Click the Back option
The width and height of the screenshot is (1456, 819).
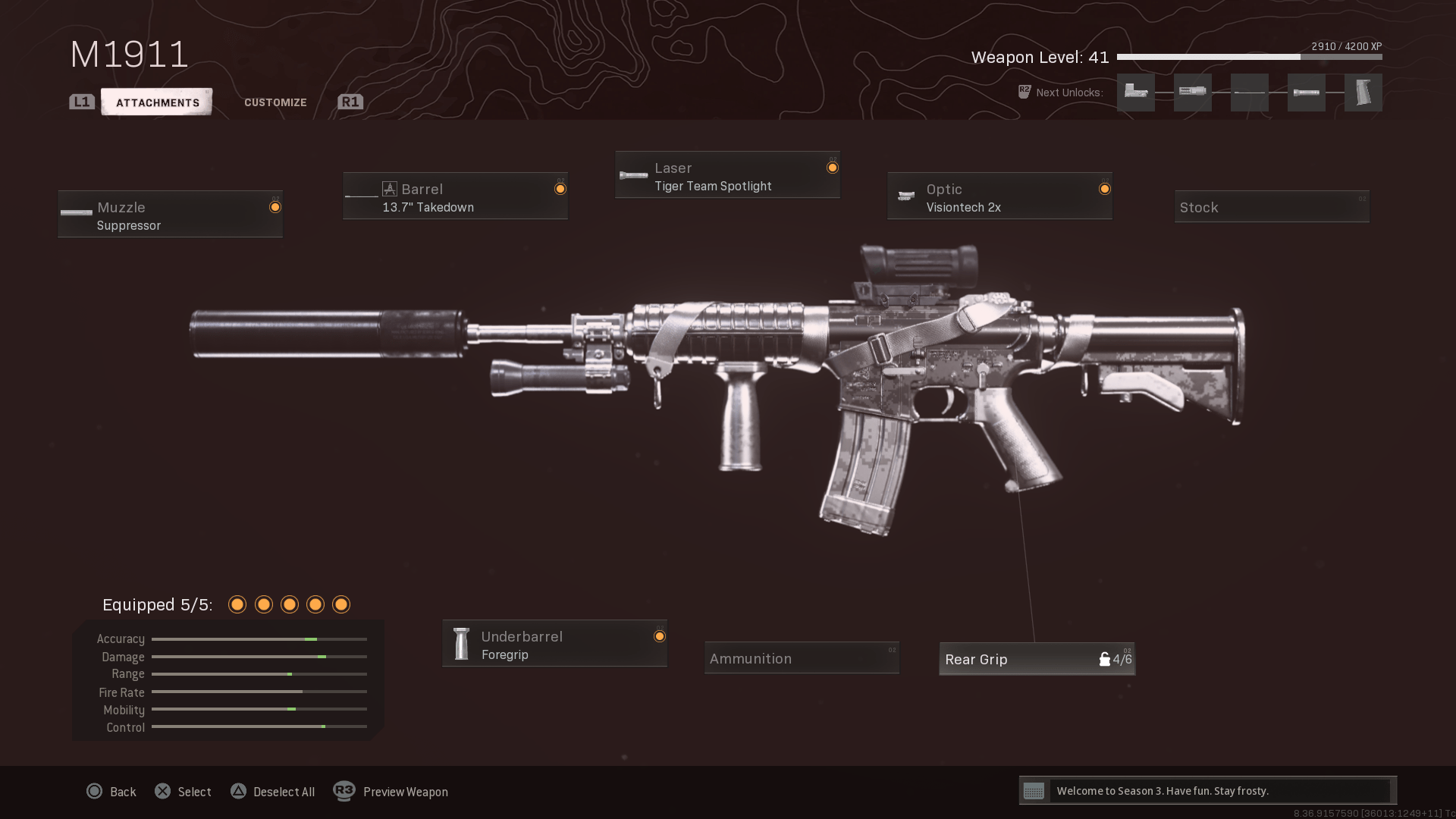(x=111, y=792)
